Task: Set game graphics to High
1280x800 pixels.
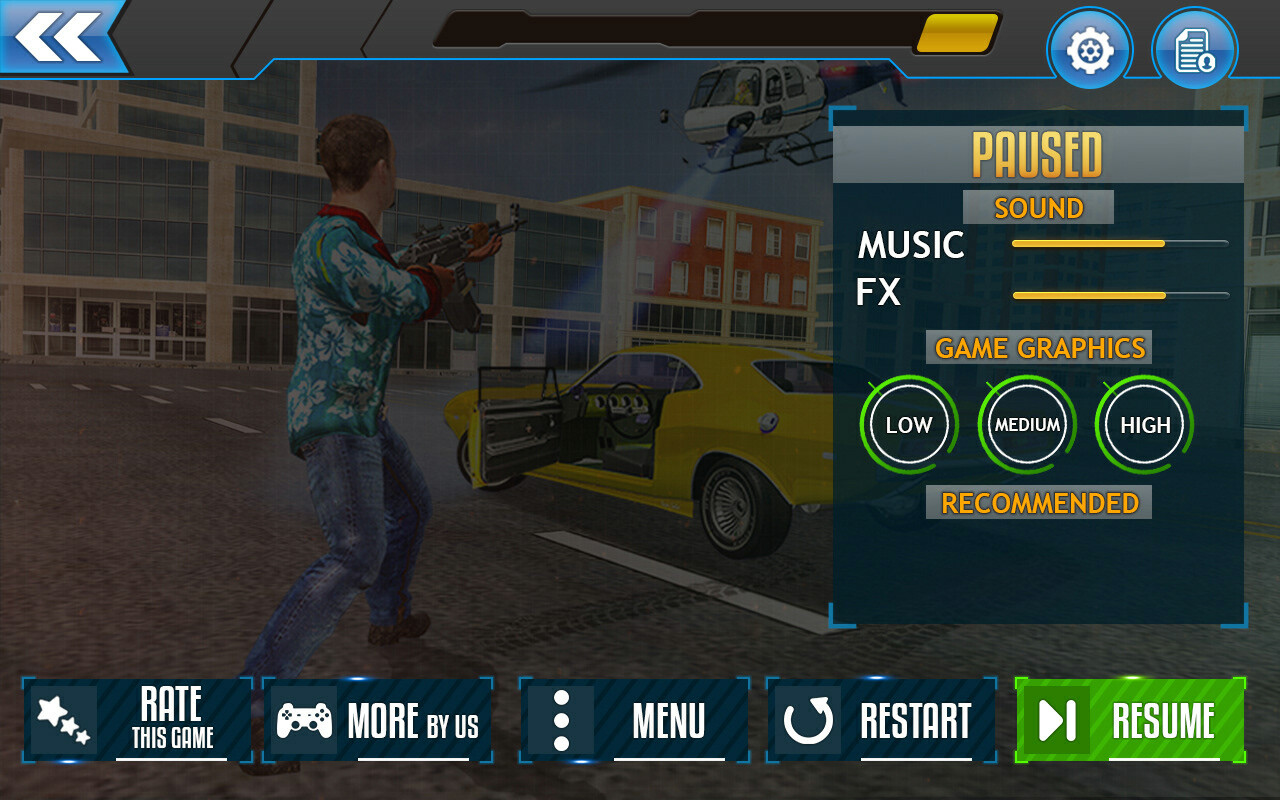Action: coord(1145,425)
